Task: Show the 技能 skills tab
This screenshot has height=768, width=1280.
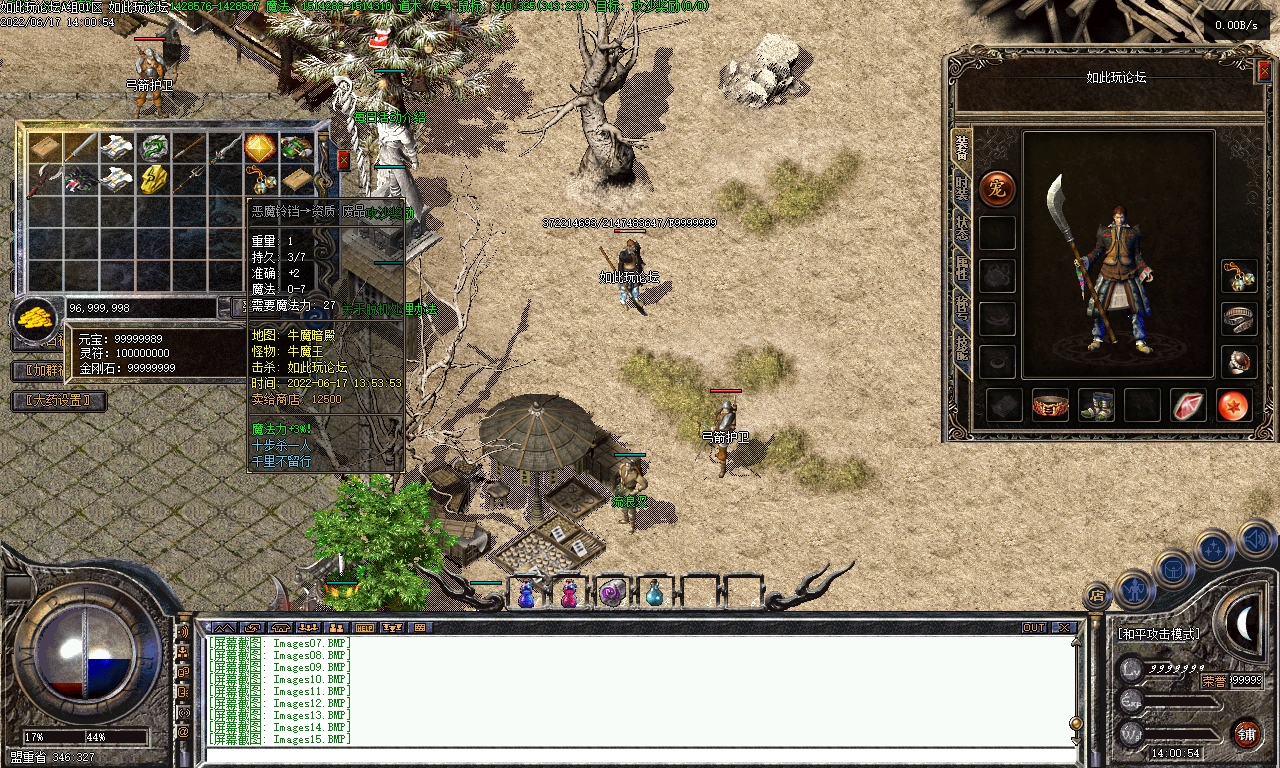Action: click(961, 347)
